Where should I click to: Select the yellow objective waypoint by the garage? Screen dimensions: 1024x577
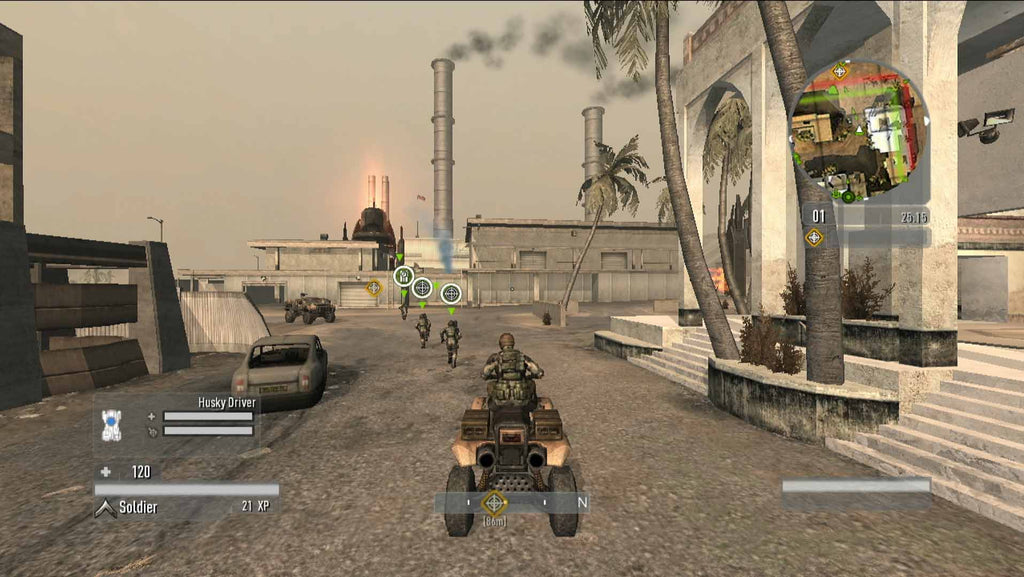[374, 288]
